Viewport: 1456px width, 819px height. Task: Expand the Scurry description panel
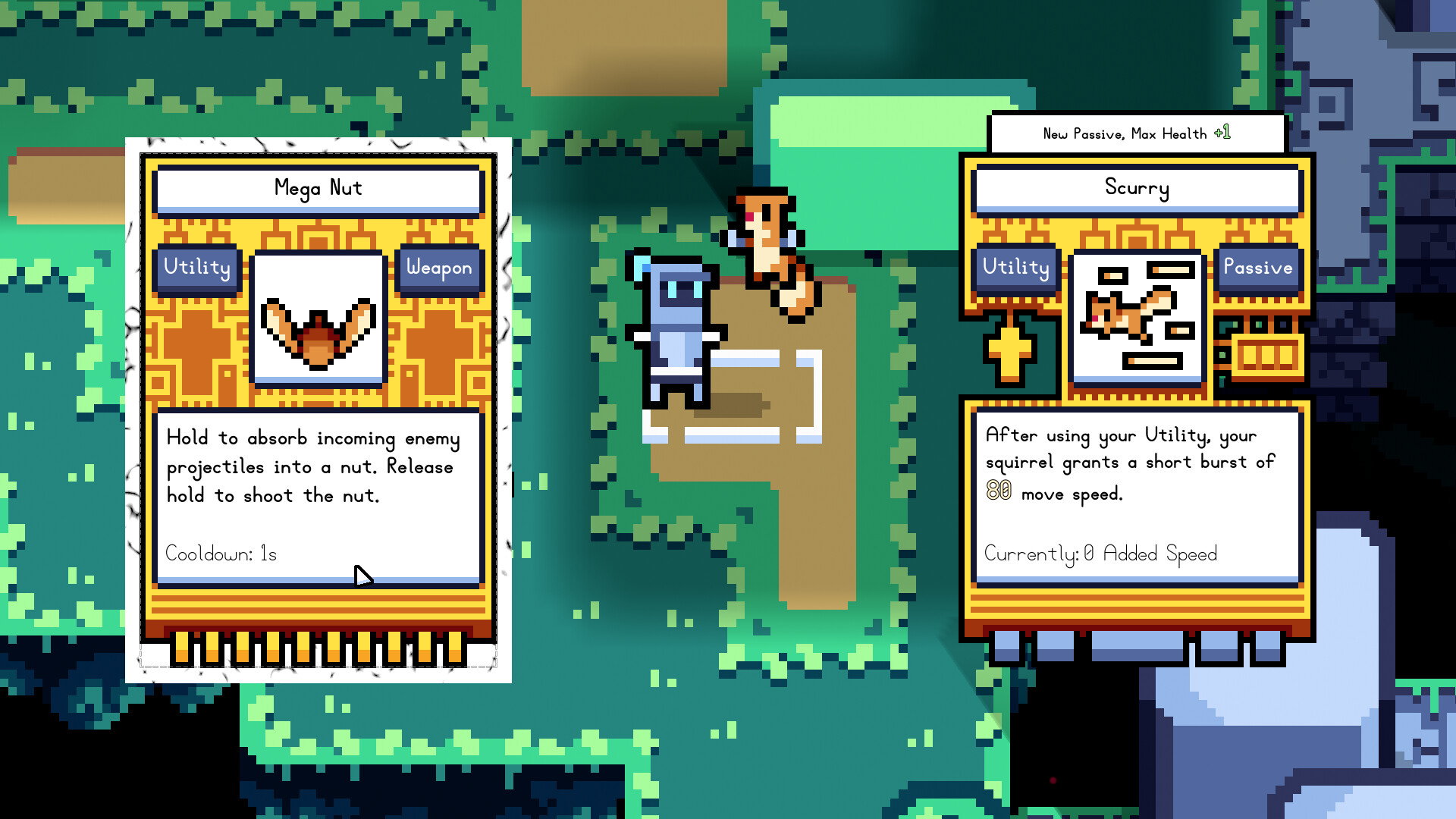coord(1137,493)
